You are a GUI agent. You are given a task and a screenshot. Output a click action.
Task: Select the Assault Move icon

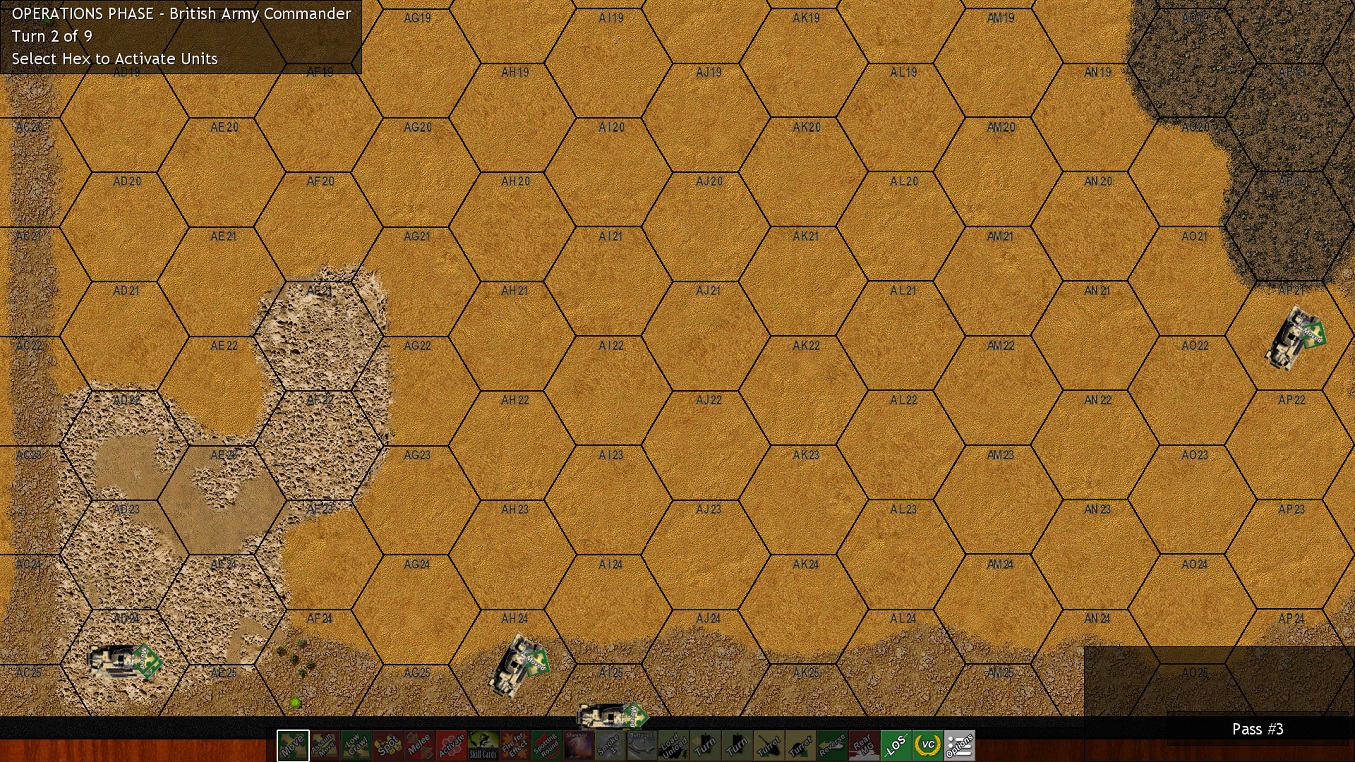click(x=324, y=745)
